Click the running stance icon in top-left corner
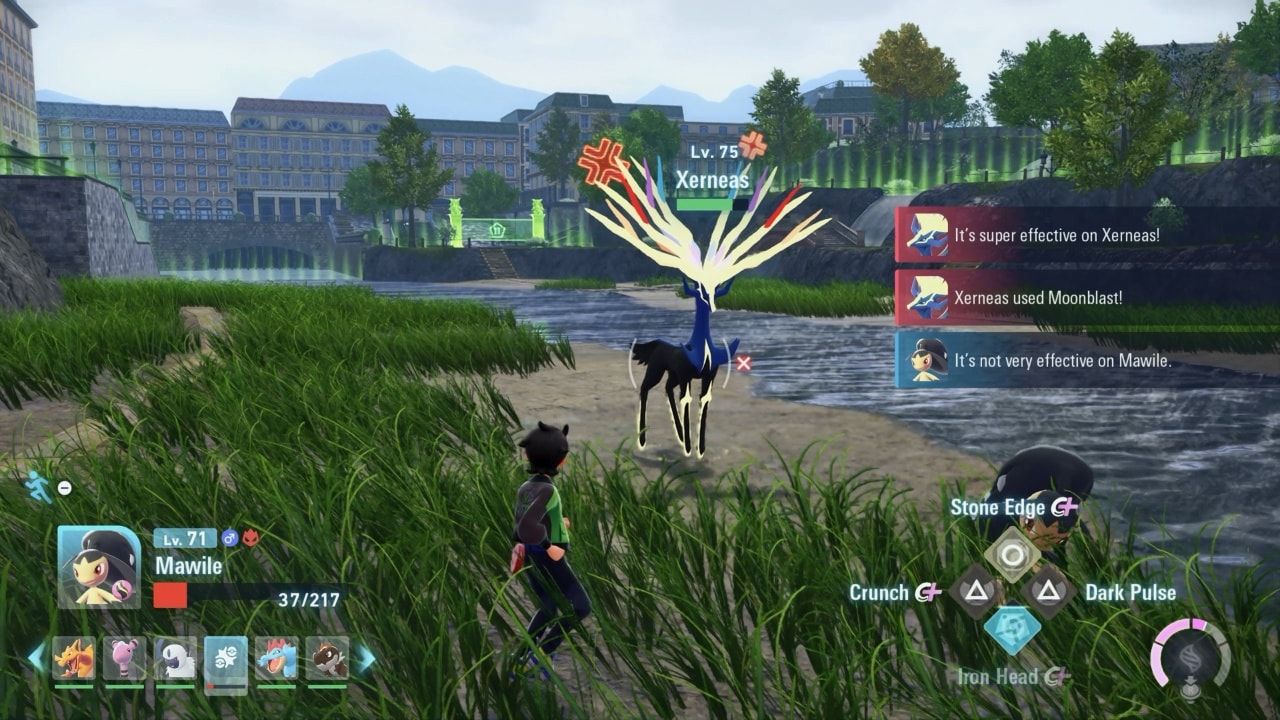This screenshot has height=720, width=1280. (x=34, y=485)
